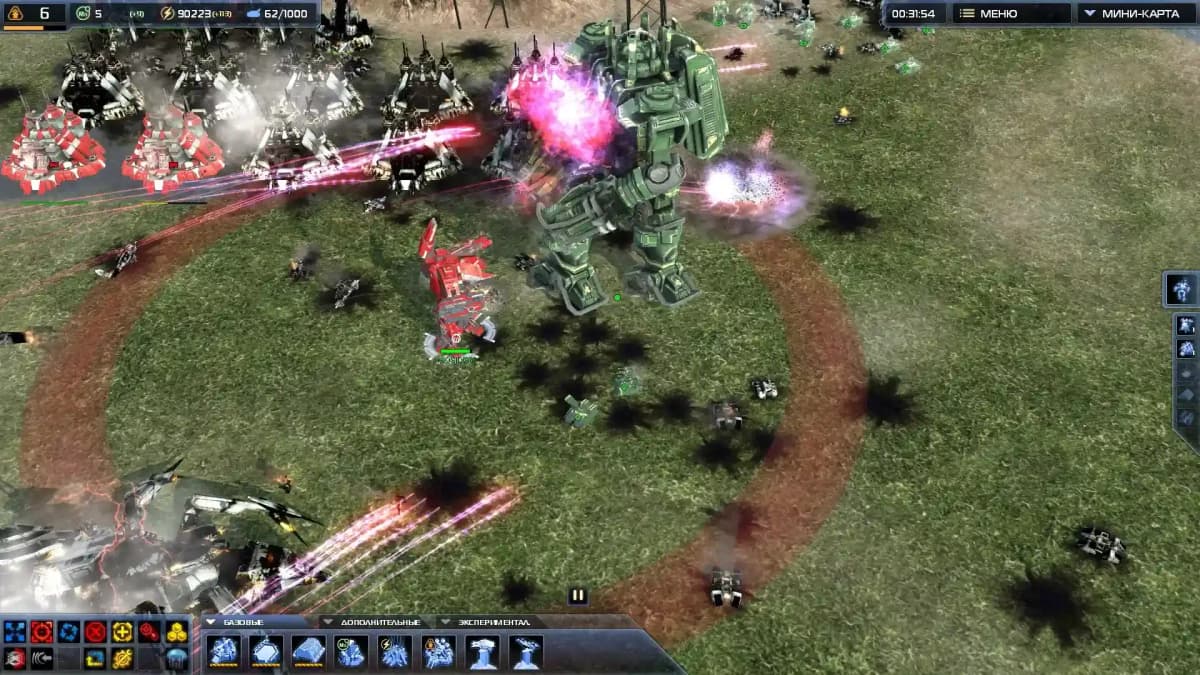This screenshot has width=1200, height=675.
Task: Click the pause button above the build bar
Action: click(577, 596)
